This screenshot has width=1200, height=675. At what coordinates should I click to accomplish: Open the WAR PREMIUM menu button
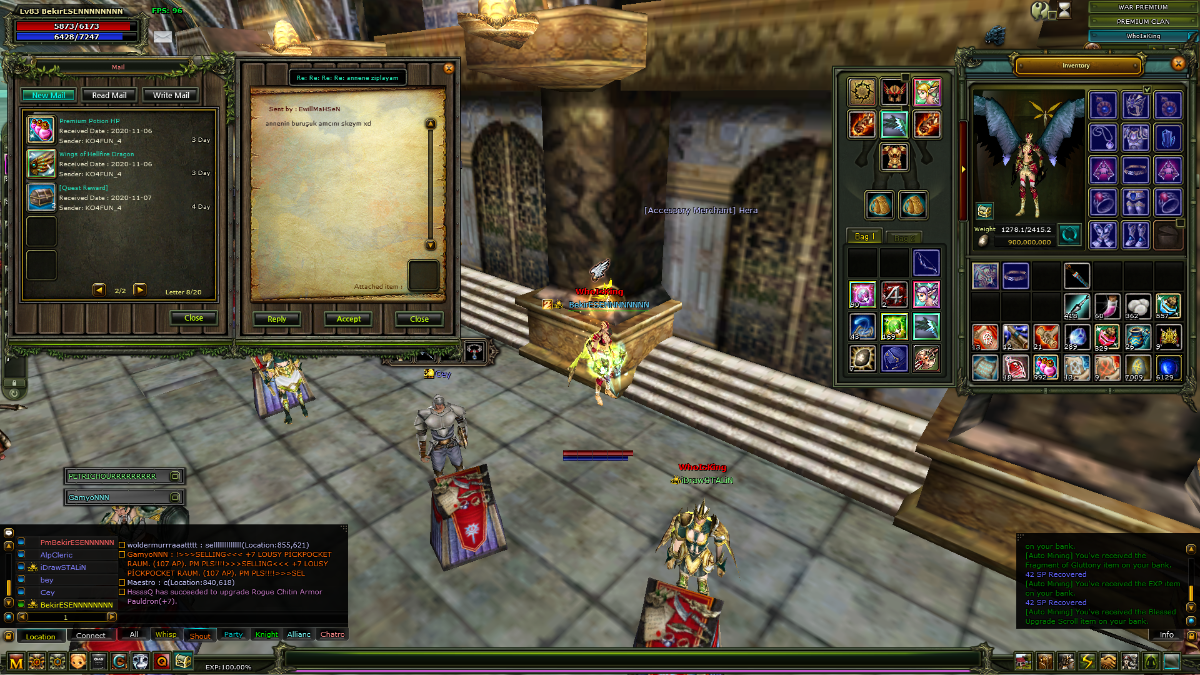click(1143, 7)
